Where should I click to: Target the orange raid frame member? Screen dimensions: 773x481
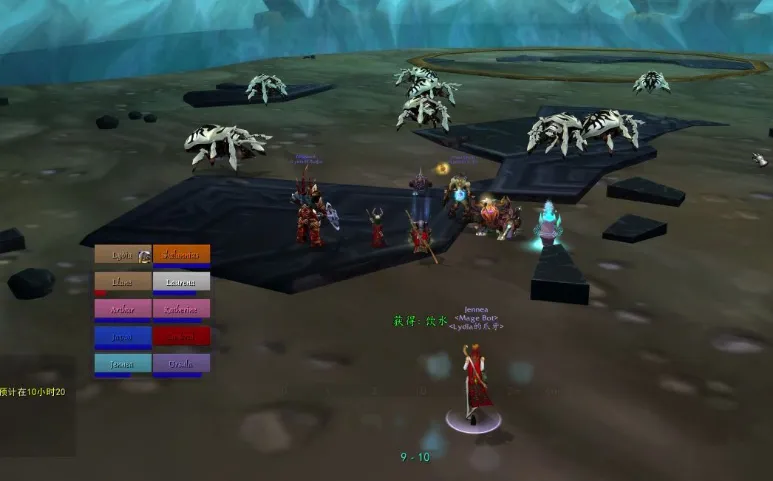click(181, 255)
